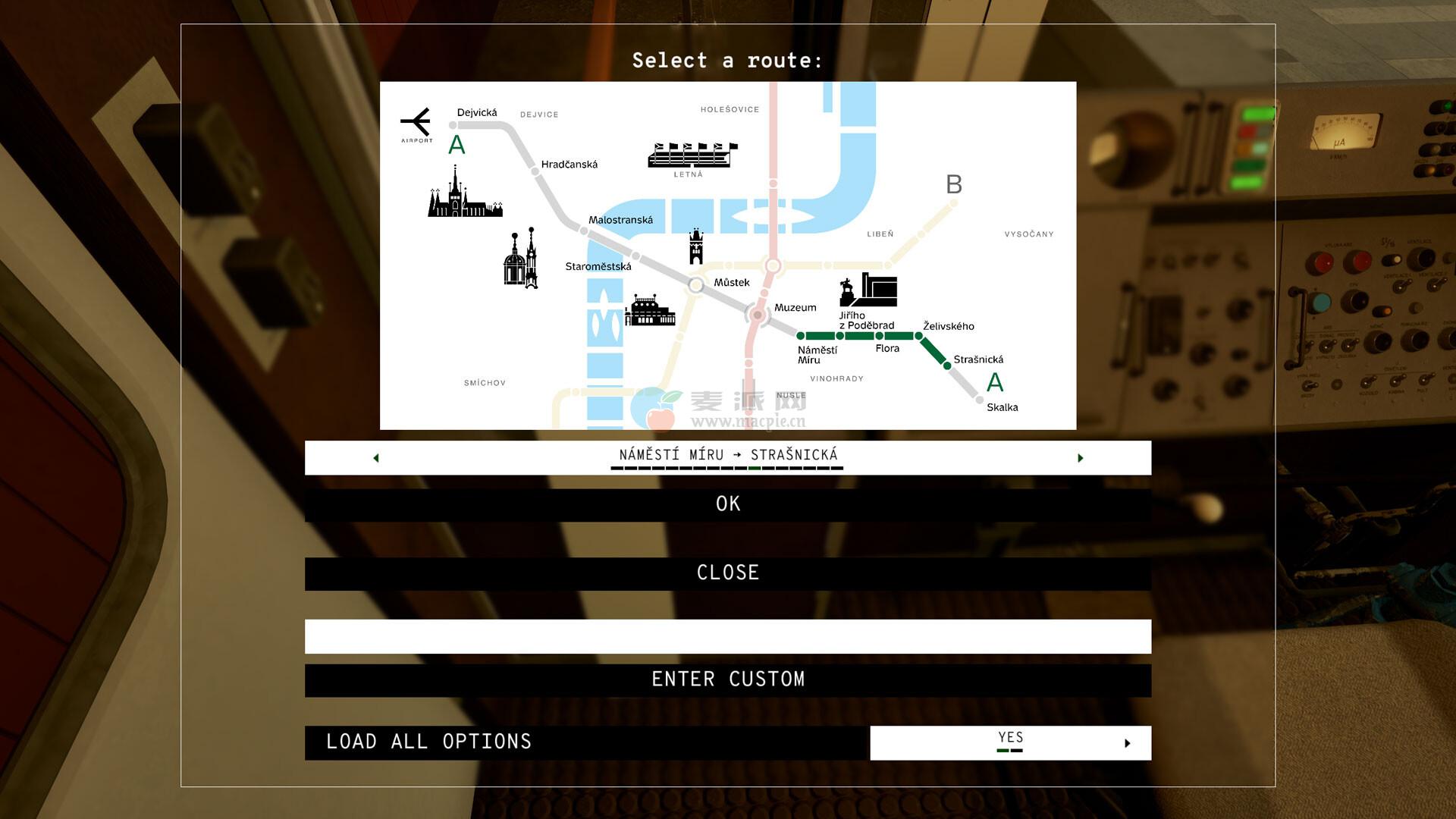This screenshot has width=1456, height=819.
Task: Advance to the next route option
Action: (x=1080, y=458)
